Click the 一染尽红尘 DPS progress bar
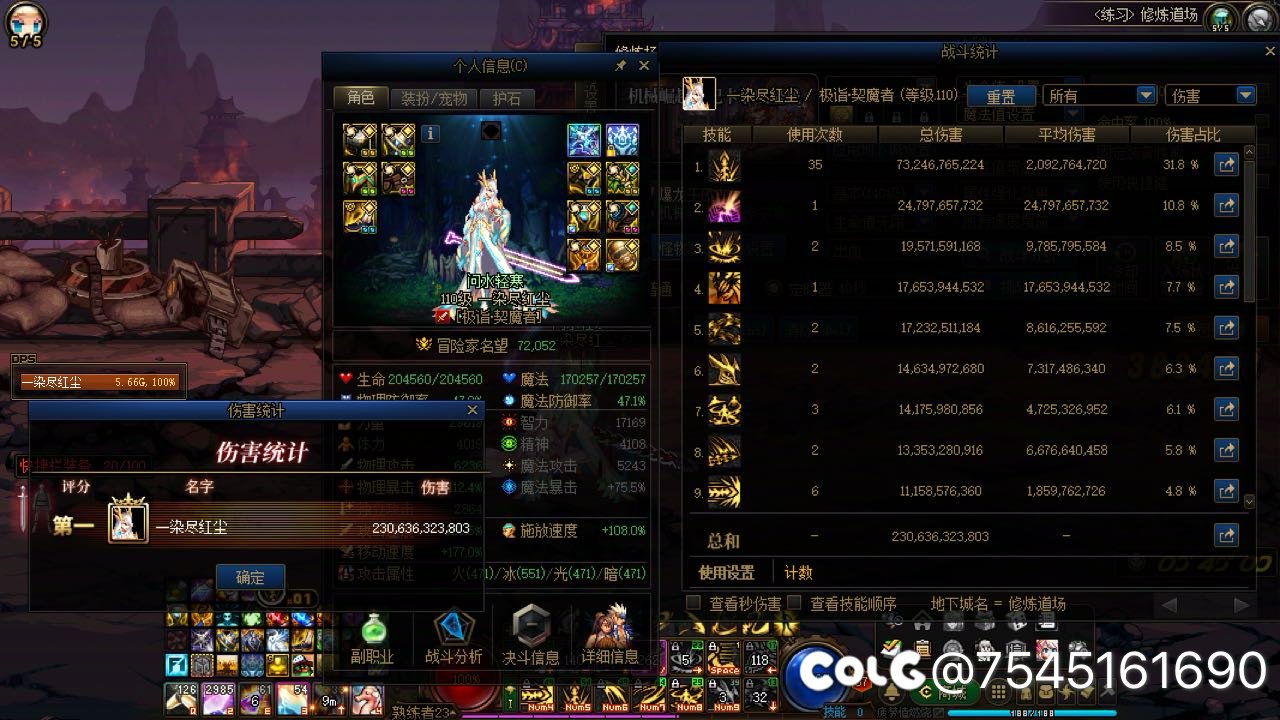The width and height of the screenshot is (1280, 720). 98,381
